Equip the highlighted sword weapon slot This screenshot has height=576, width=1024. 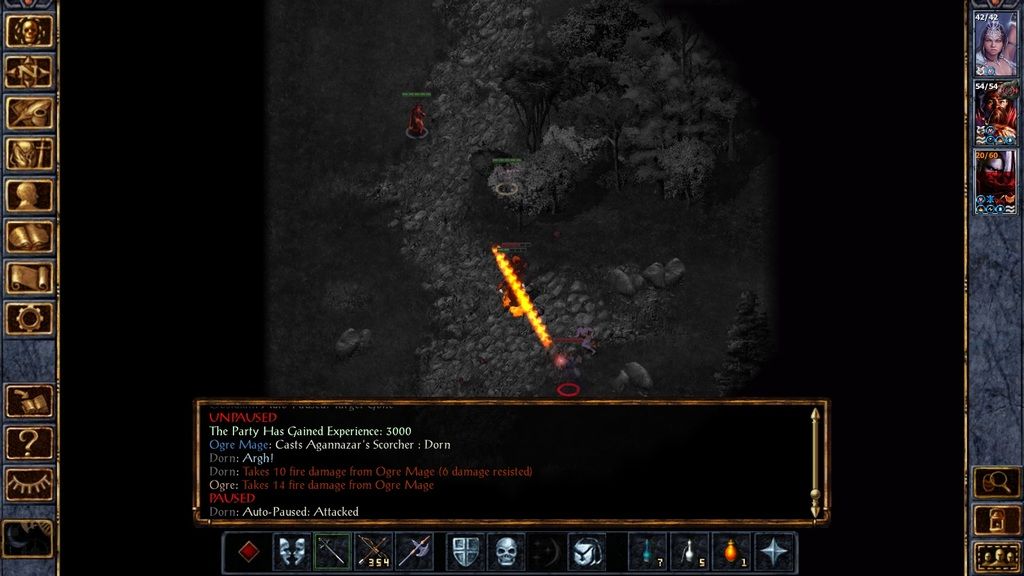[332, 552]
